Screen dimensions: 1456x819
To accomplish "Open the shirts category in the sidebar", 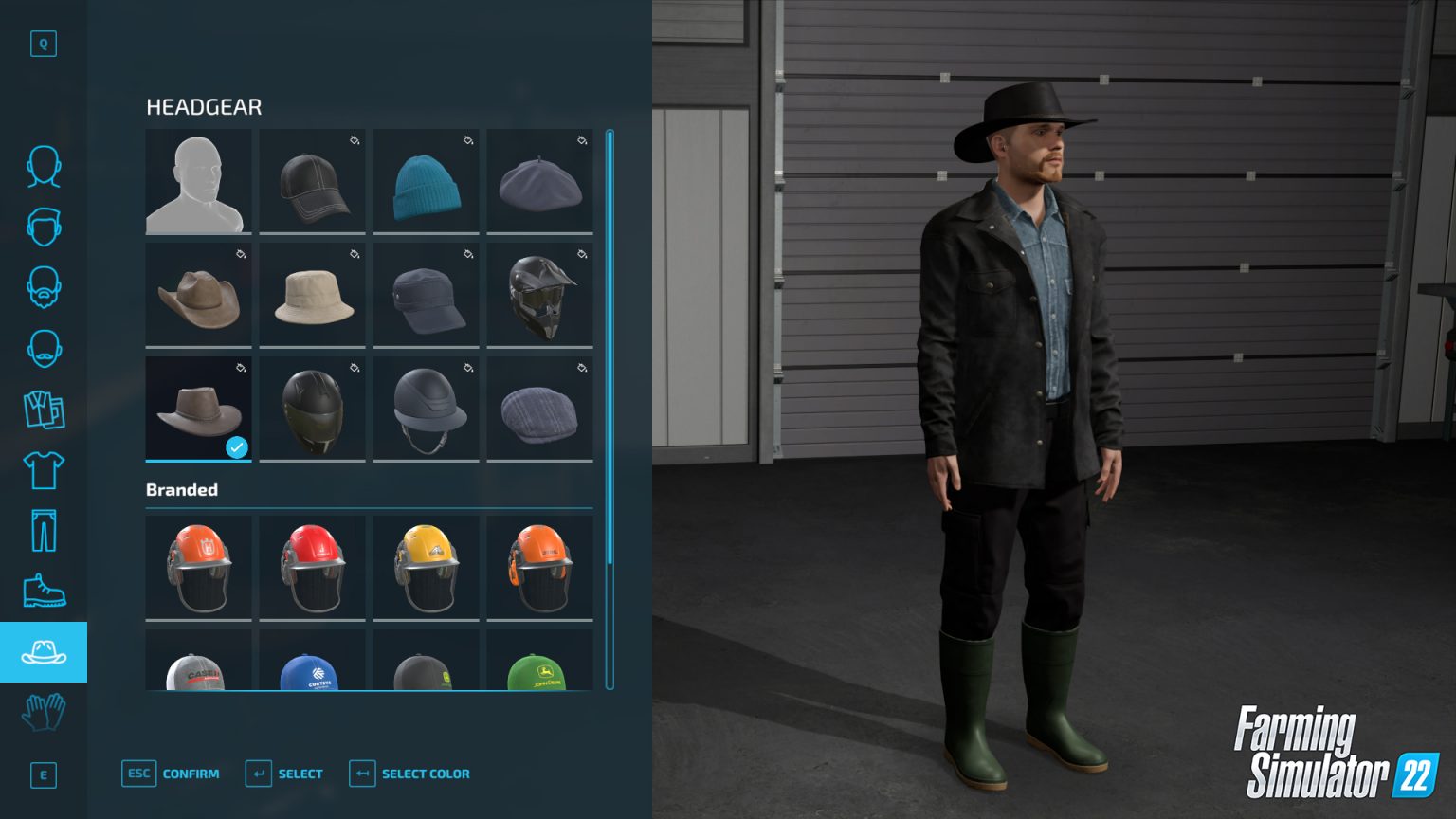I will [x=44, y=469].
